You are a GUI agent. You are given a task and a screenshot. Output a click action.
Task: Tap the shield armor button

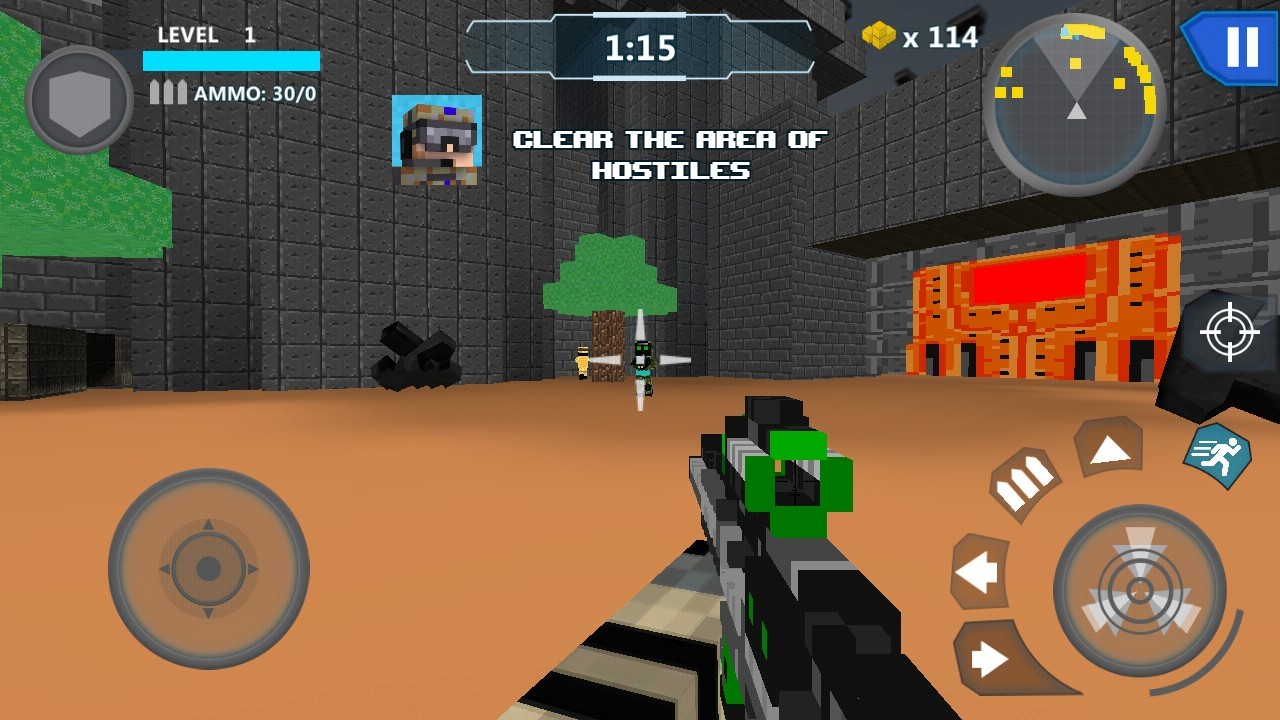pyautogui.click(x=78, y=100)
